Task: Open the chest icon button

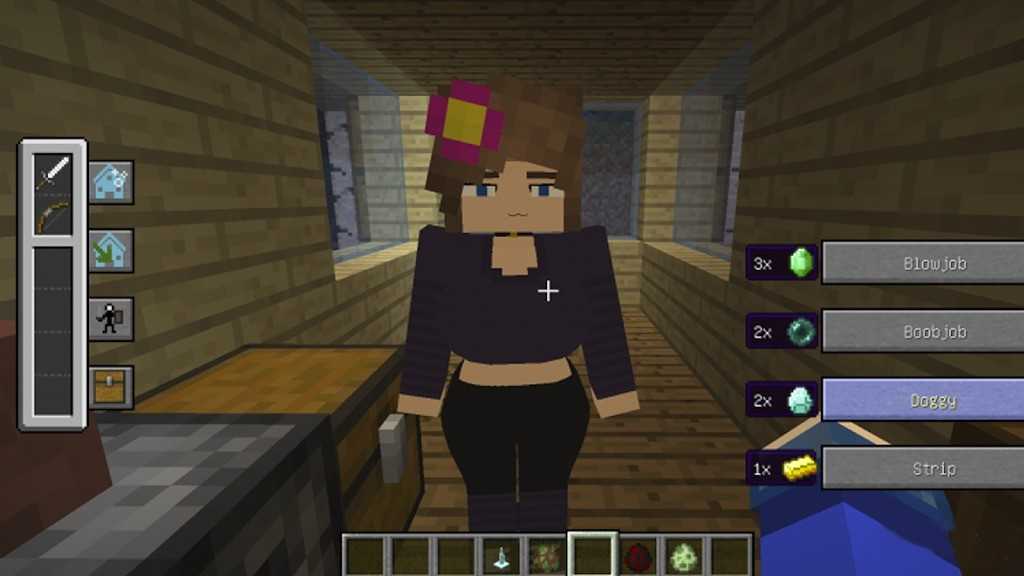Action: 110,386
